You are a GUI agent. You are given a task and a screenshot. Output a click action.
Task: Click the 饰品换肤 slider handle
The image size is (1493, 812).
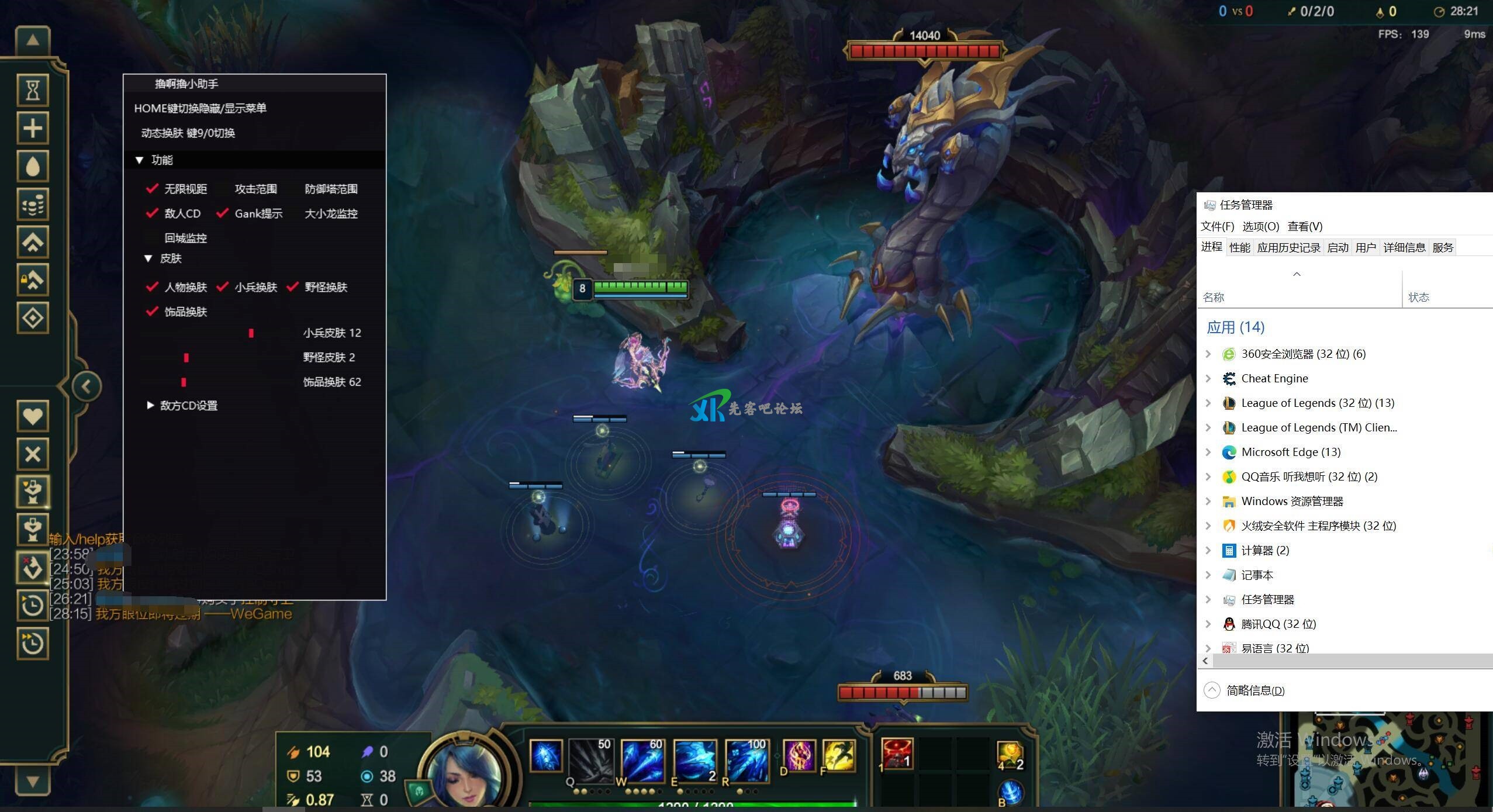click(x=184, y=382)
